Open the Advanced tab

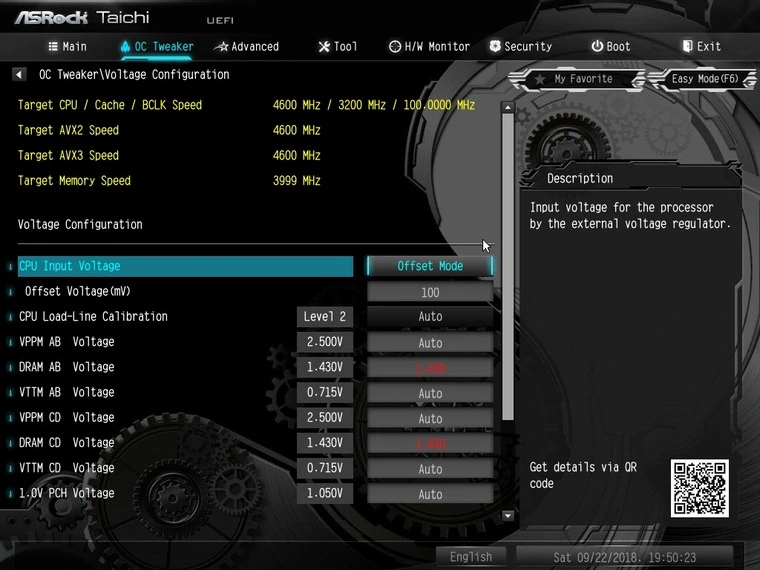point(246,46)
